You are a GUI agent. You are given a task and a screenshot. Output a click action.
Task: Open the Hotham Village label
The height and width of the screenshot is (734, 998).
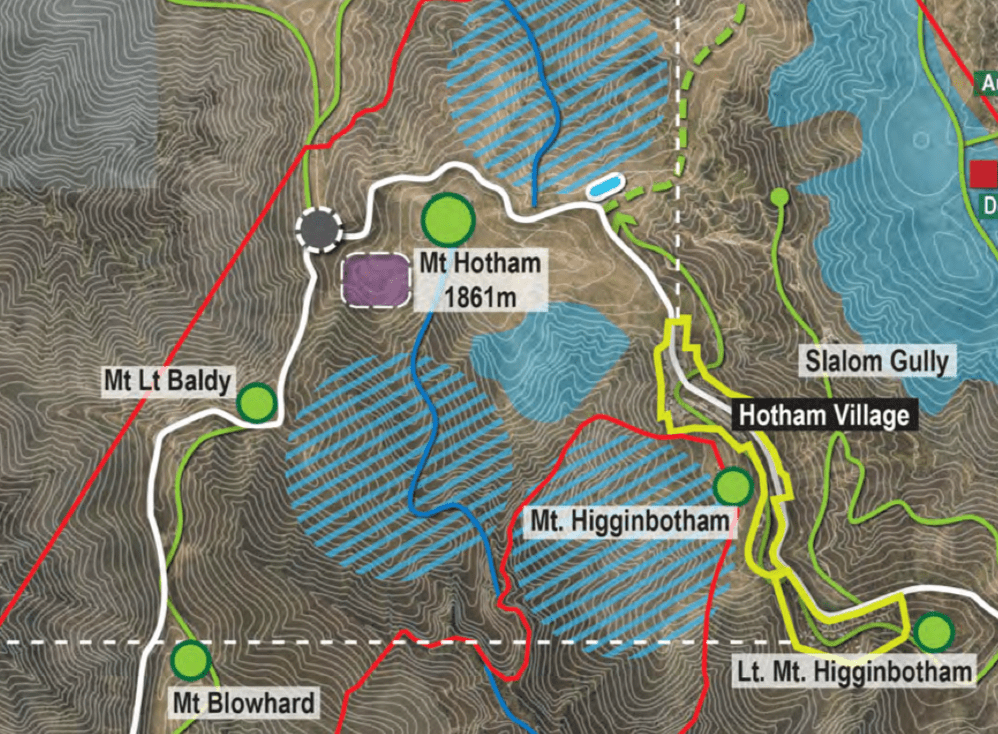point(823,415)
